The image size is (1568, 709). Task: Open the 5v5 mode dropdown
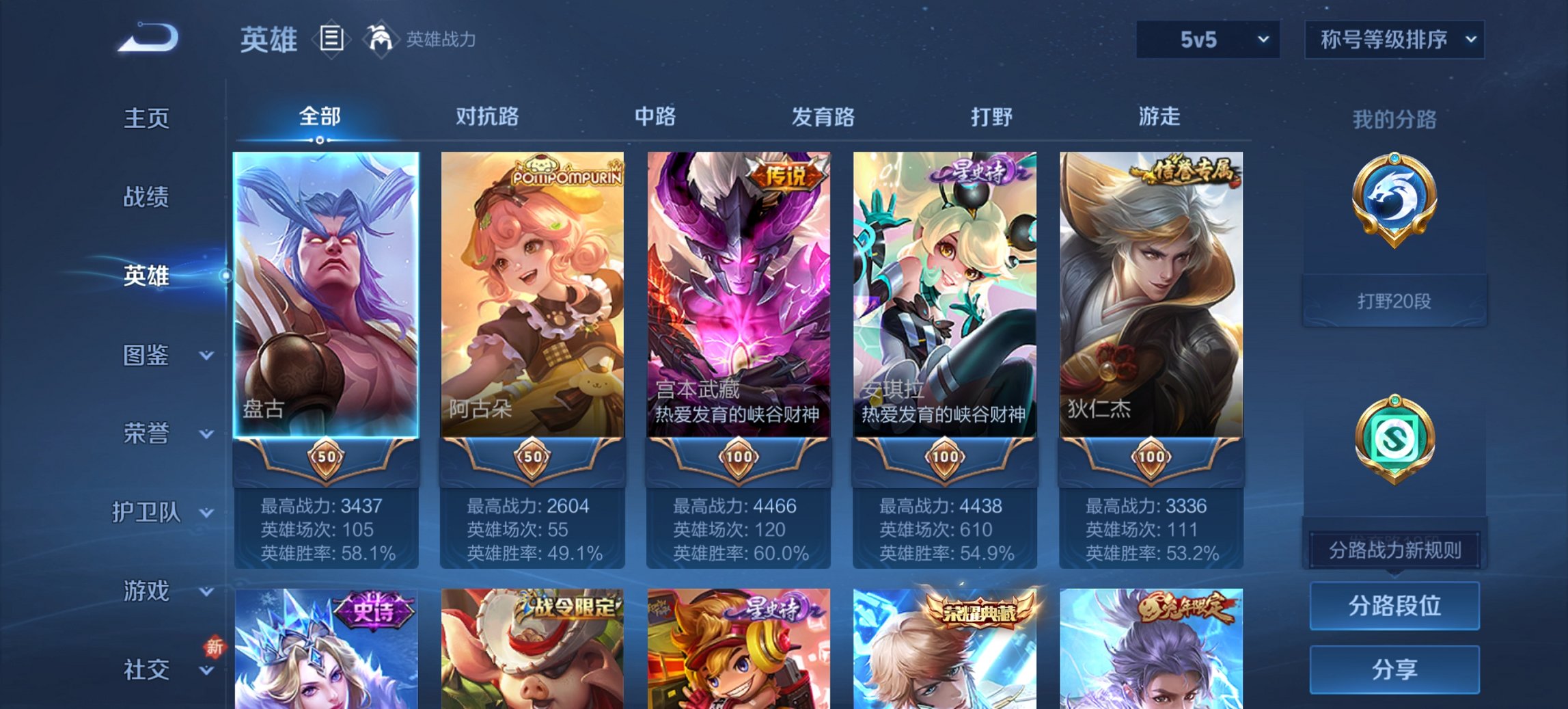pos(1207,40)
